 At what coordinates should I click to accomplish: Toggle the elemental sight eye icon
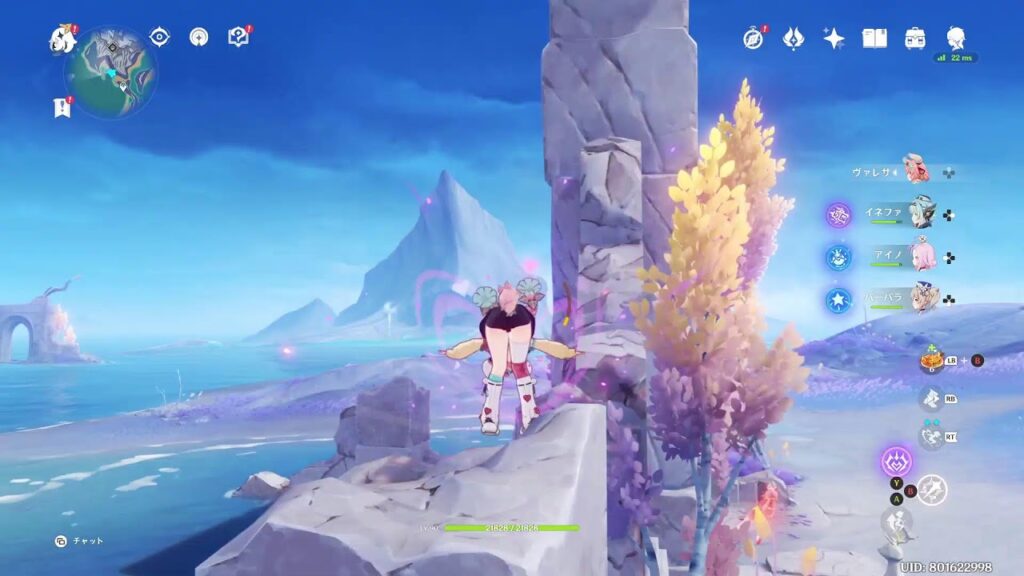pos(160,37)
